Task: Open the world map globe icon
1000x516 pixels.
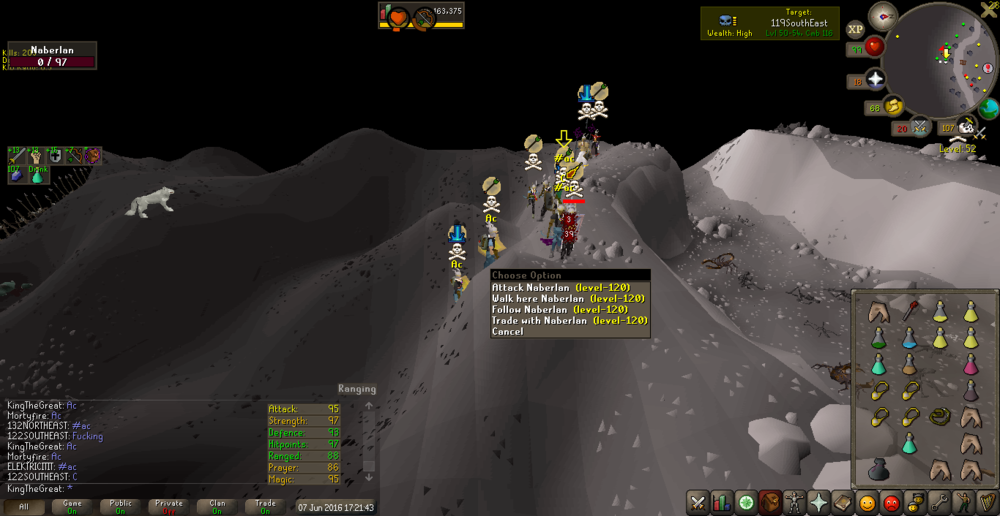Action: pyautogui.click(x=989, y=108)
